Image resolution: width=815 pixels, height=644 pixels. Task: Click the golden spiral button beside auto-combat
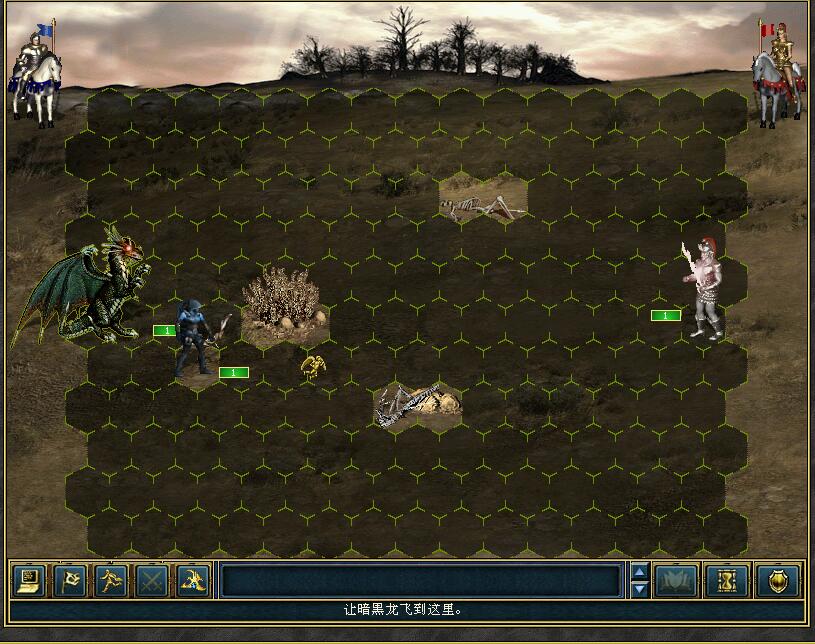click(192, 580)
